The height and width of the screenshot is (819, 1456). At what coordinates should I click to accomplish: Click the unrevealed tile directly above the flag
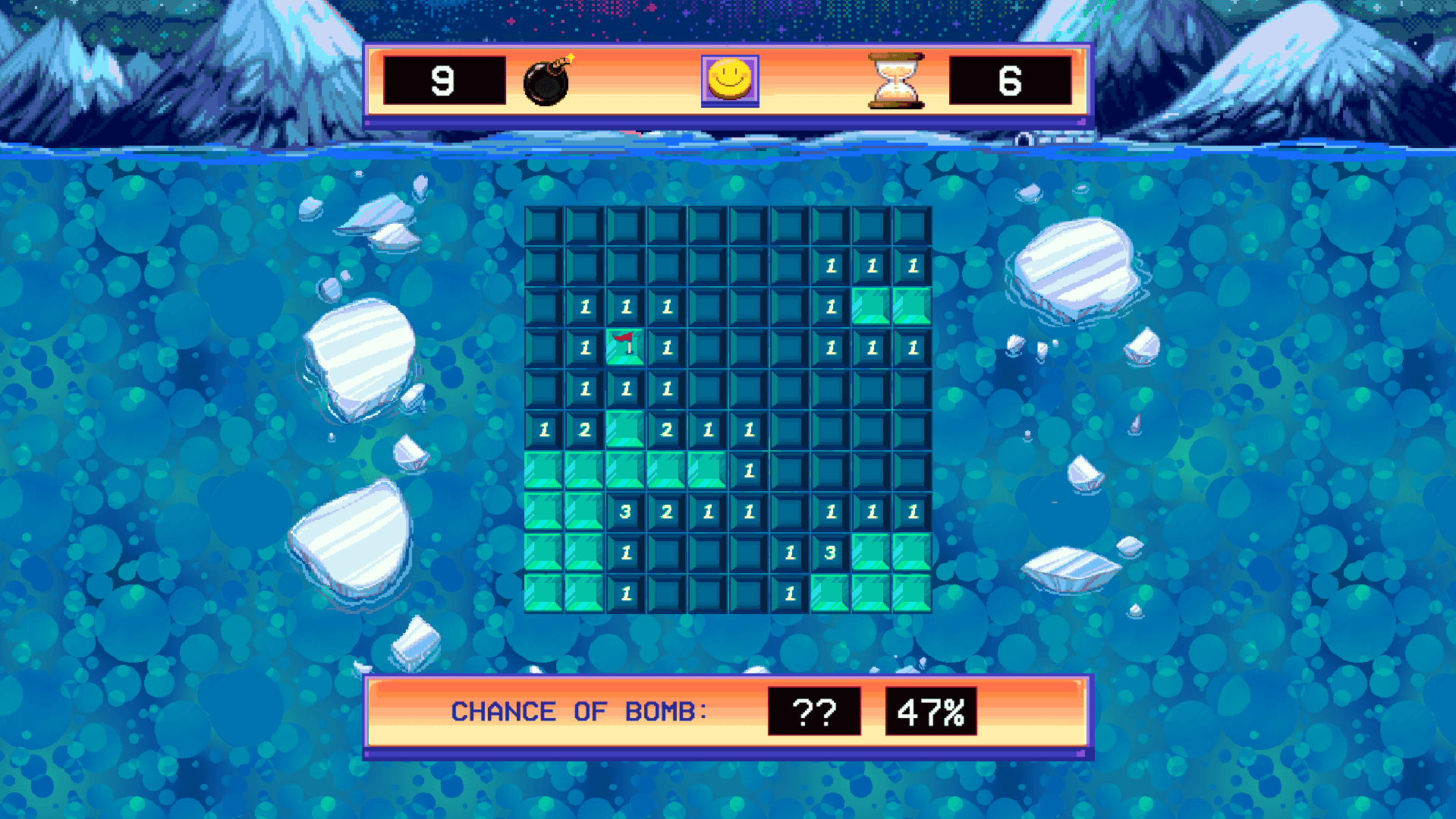click(625, 307)
